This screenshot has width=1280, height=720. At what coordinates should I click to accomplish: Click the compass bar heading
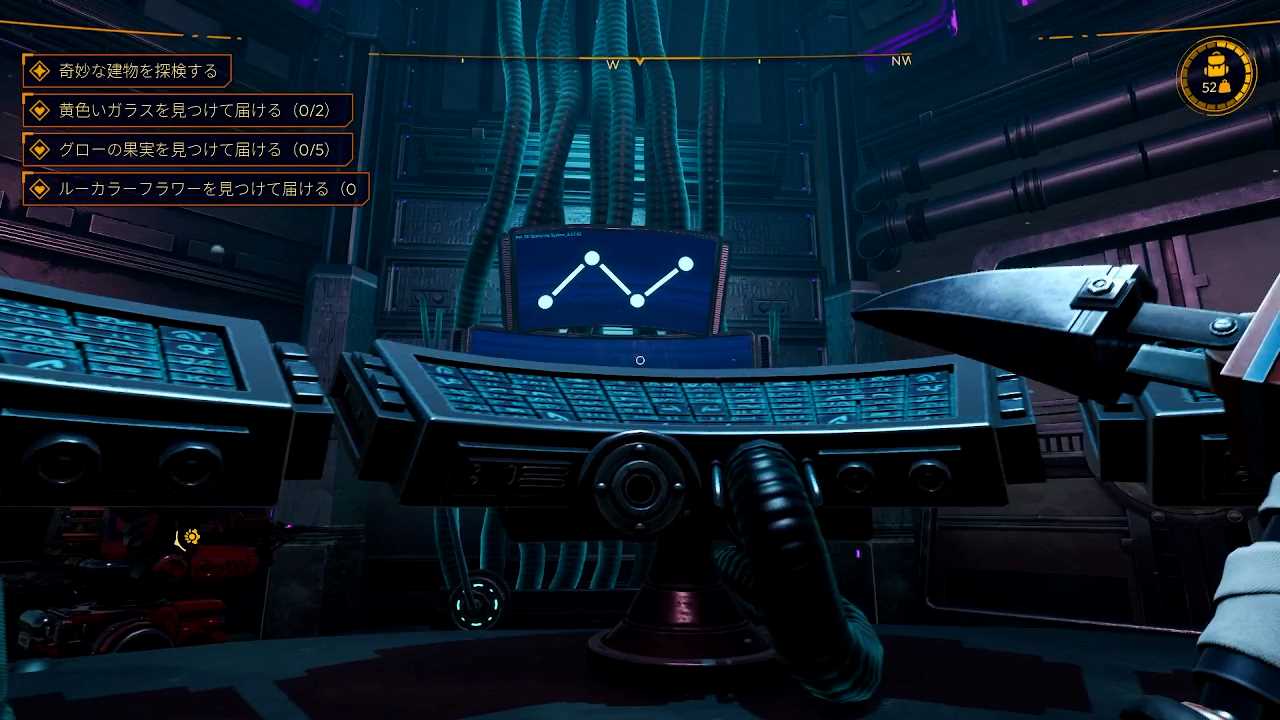point(640,62)
